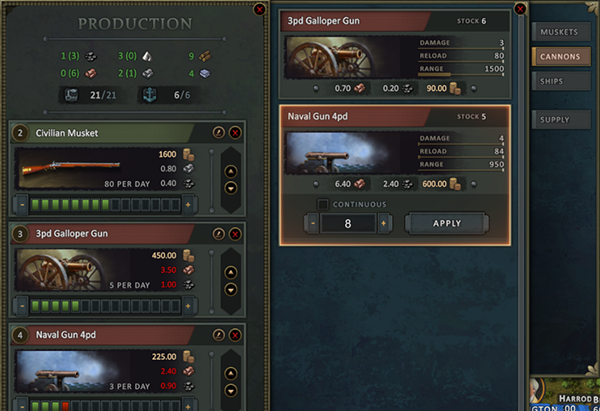This screenshot has width=600, height=411.
Task: Cancel the Civilian Musket production order
Action: tap(235, 132)
